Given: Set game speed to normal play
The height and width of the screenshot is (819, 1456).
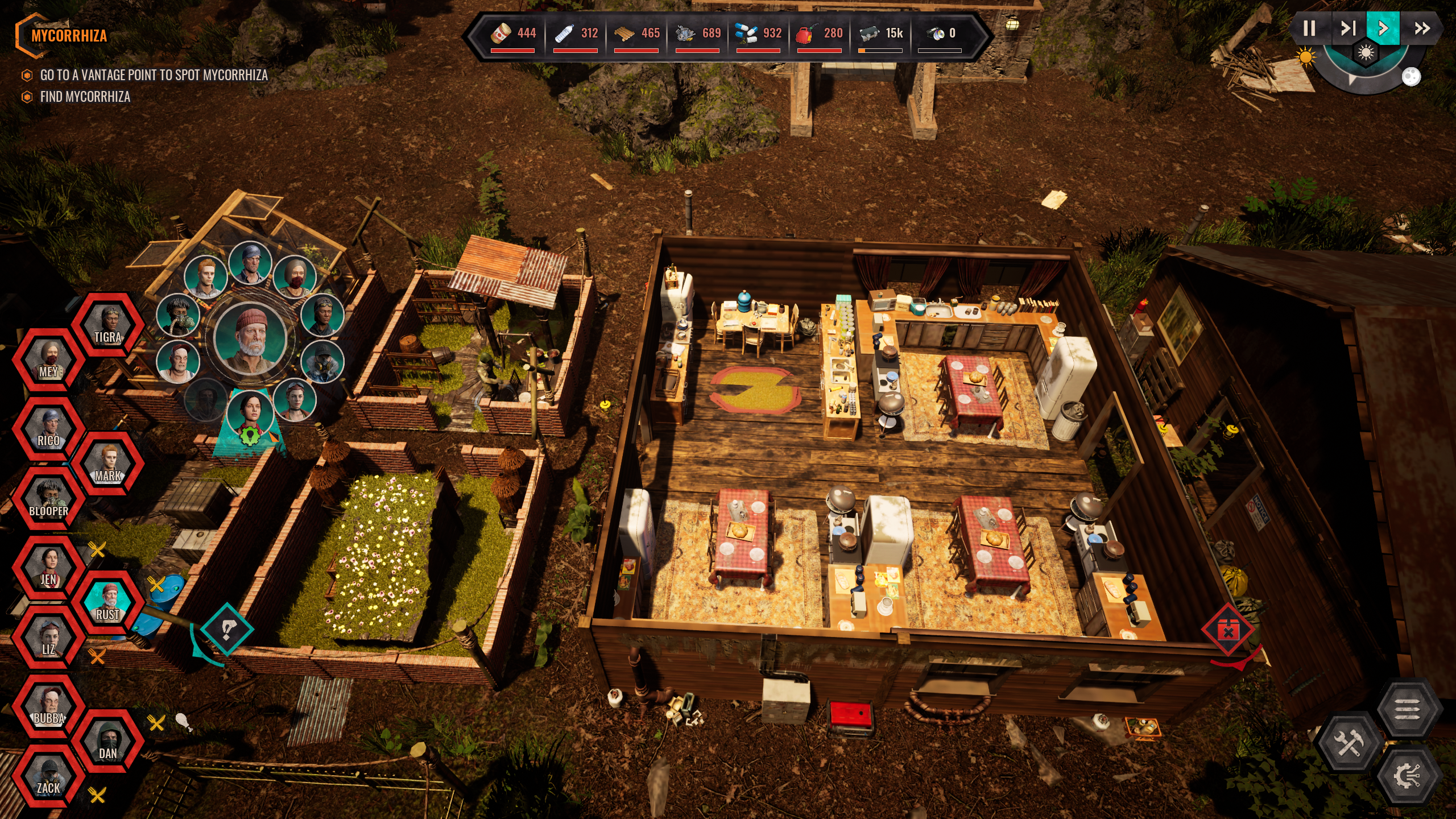Looking at the screenshot, I should (1383, 28).
